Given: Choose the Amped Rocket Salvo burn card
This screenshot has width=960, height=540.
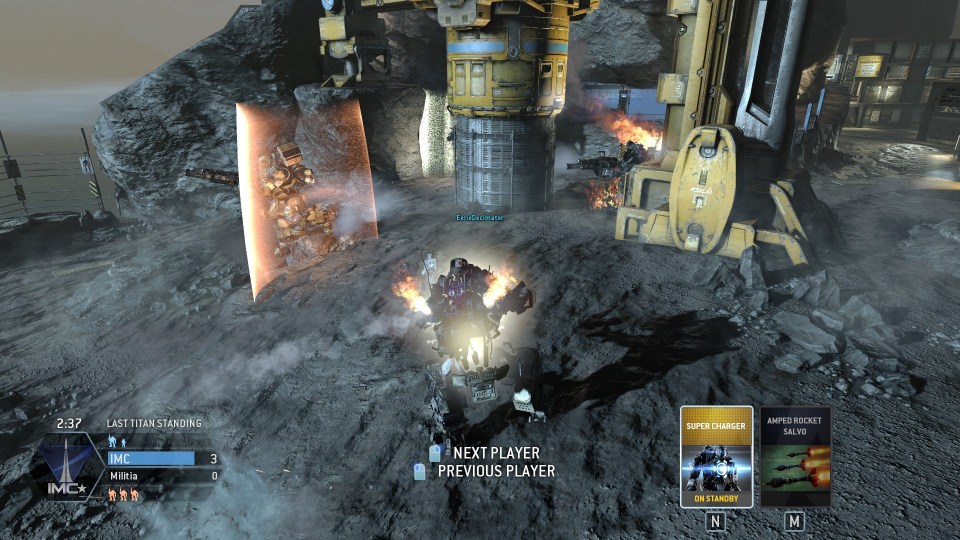Looking at the screenshot, I should tap(795, 457).
